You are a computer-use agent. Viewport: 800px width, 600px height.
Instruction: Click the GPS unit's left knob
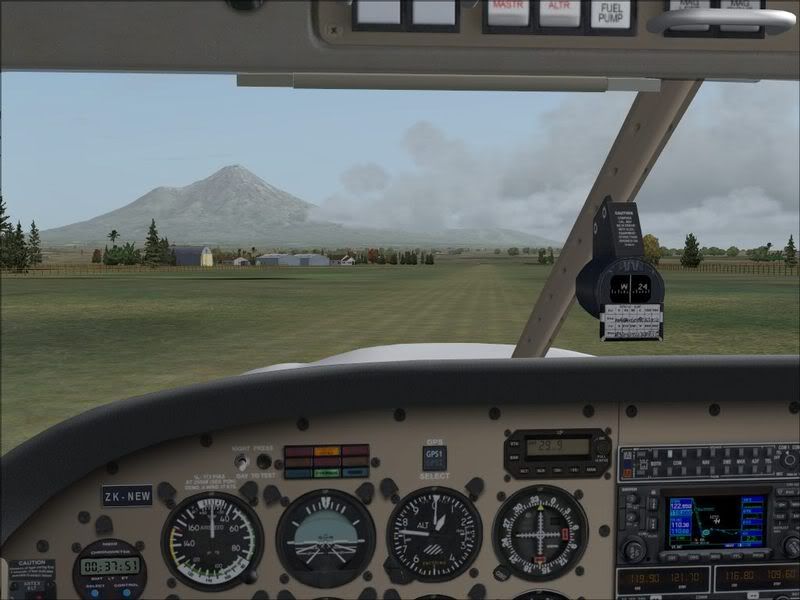point(634,549)
